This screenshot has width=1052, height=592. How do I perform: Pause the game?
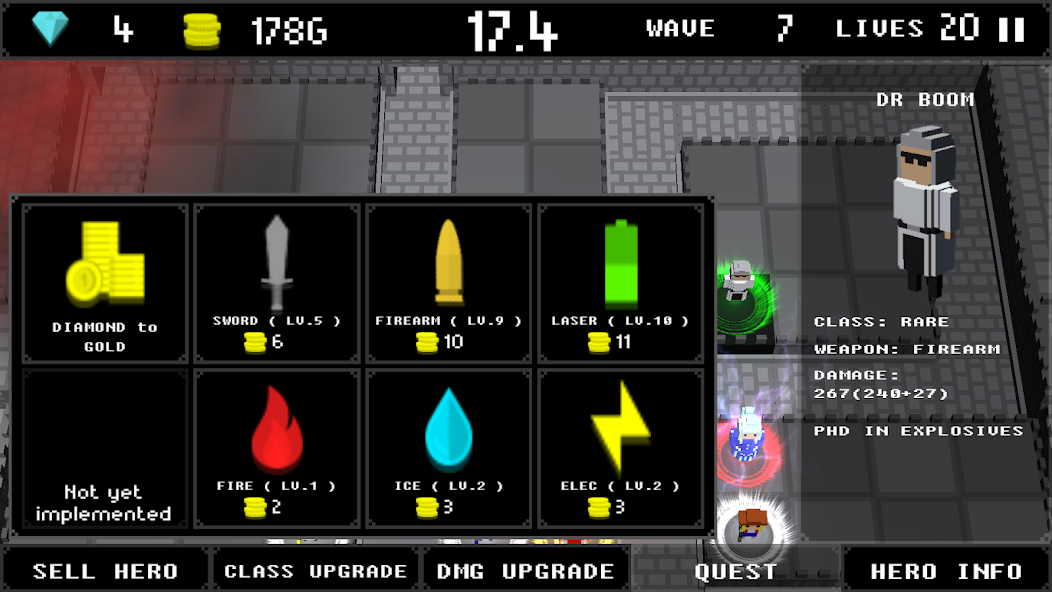tap(1011, 29)
